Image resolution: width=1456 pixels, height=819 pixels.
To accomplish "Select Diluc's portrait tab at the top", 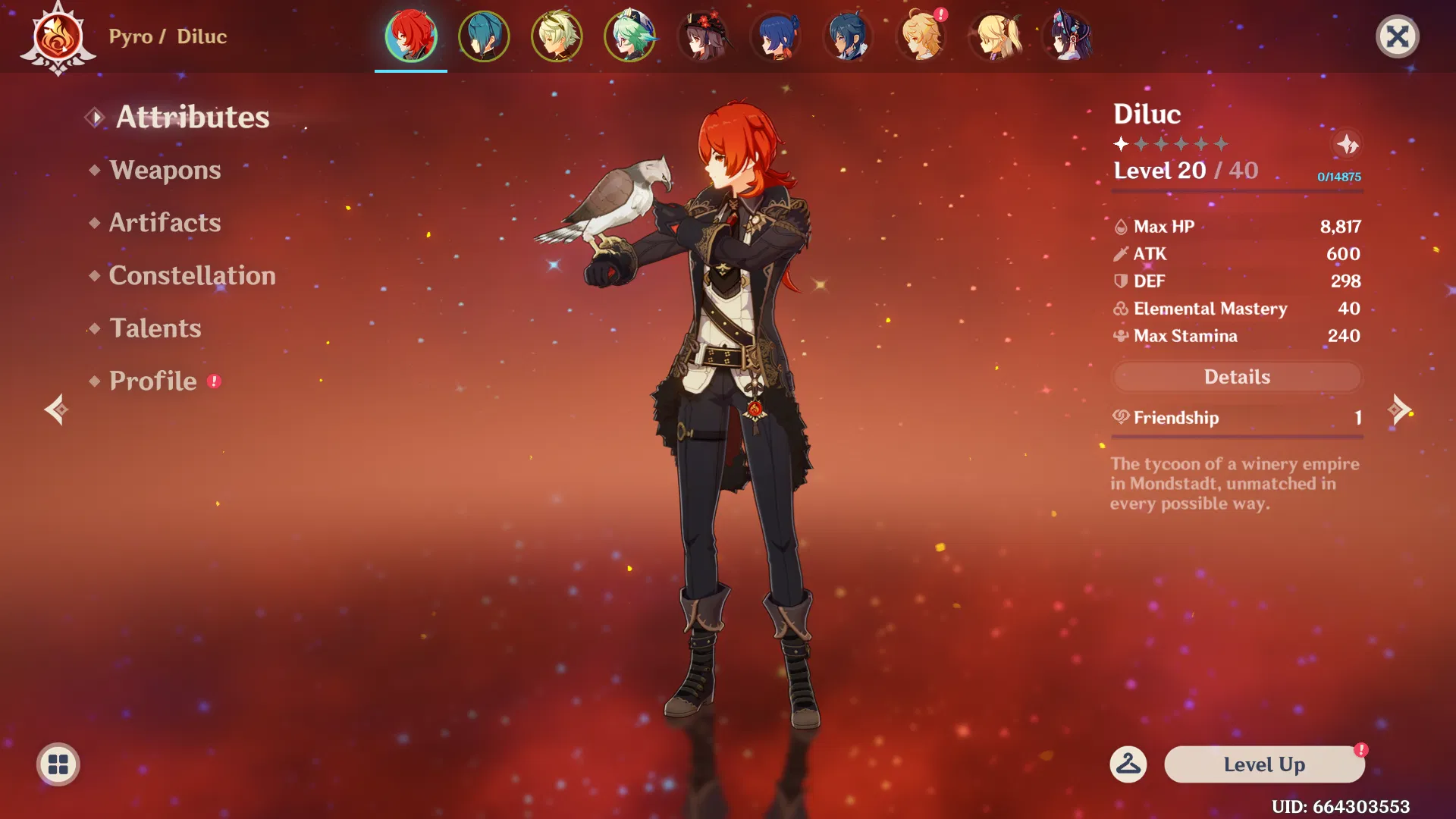I will click(411, 36).
